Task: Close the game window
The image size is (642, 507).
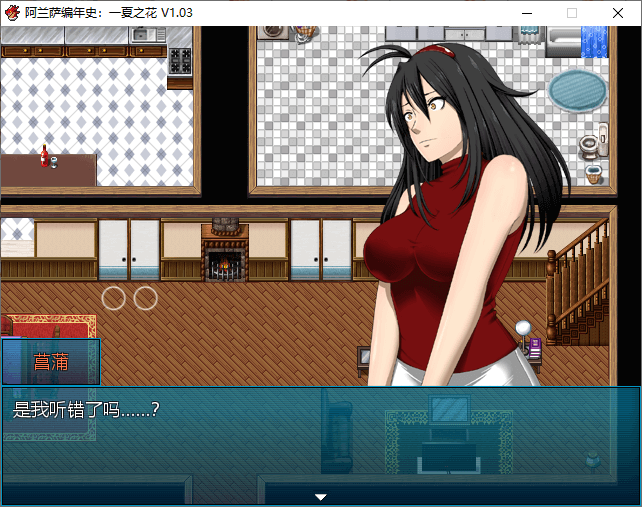Action: tap(617, 13)
